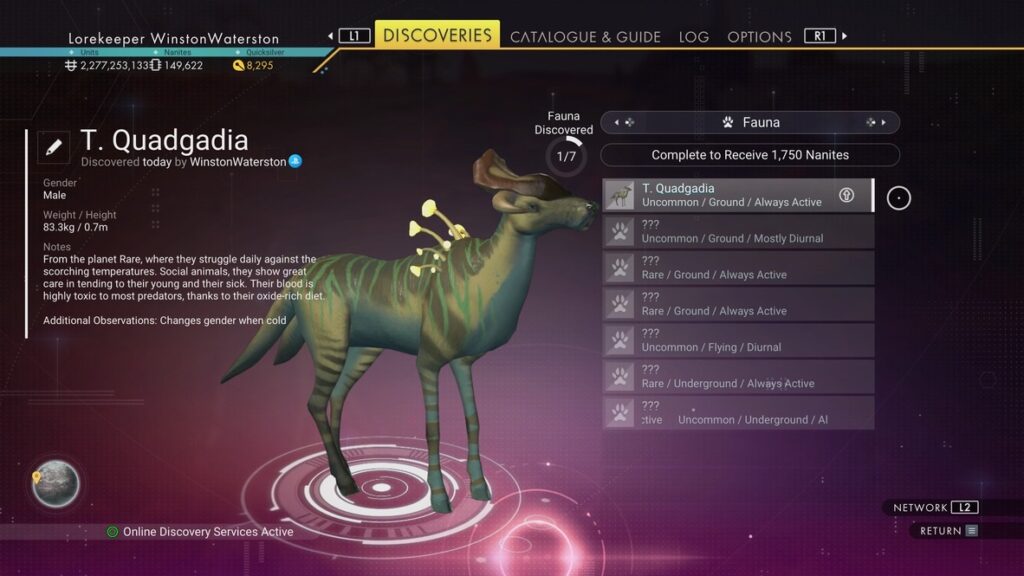Click the Complete to Receive 1,750 Nanites bar
The height and width of the screenshot is (576, 1024).
click(x=749, y=155)
